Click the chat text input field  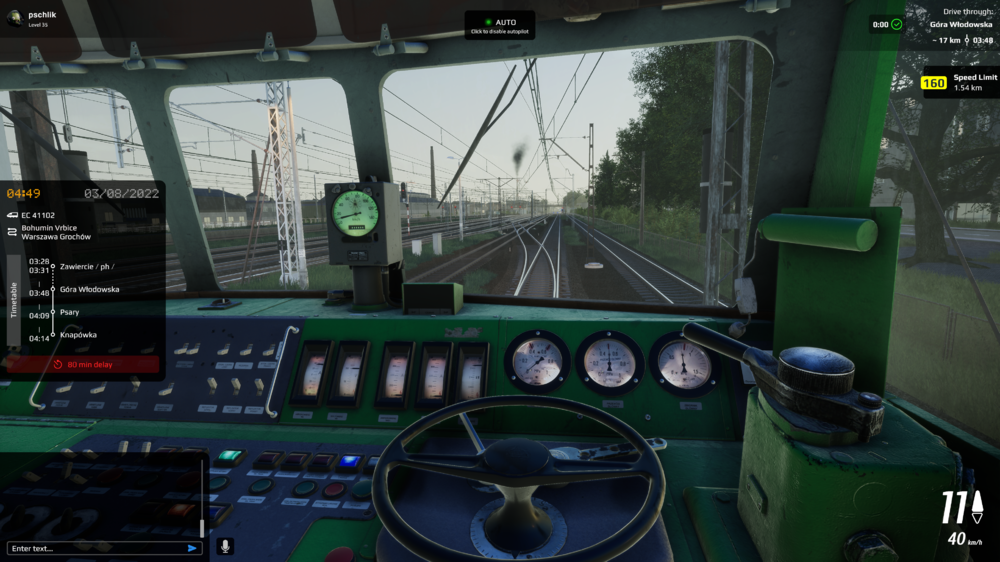pyautogui.click(x=95, y=548)
